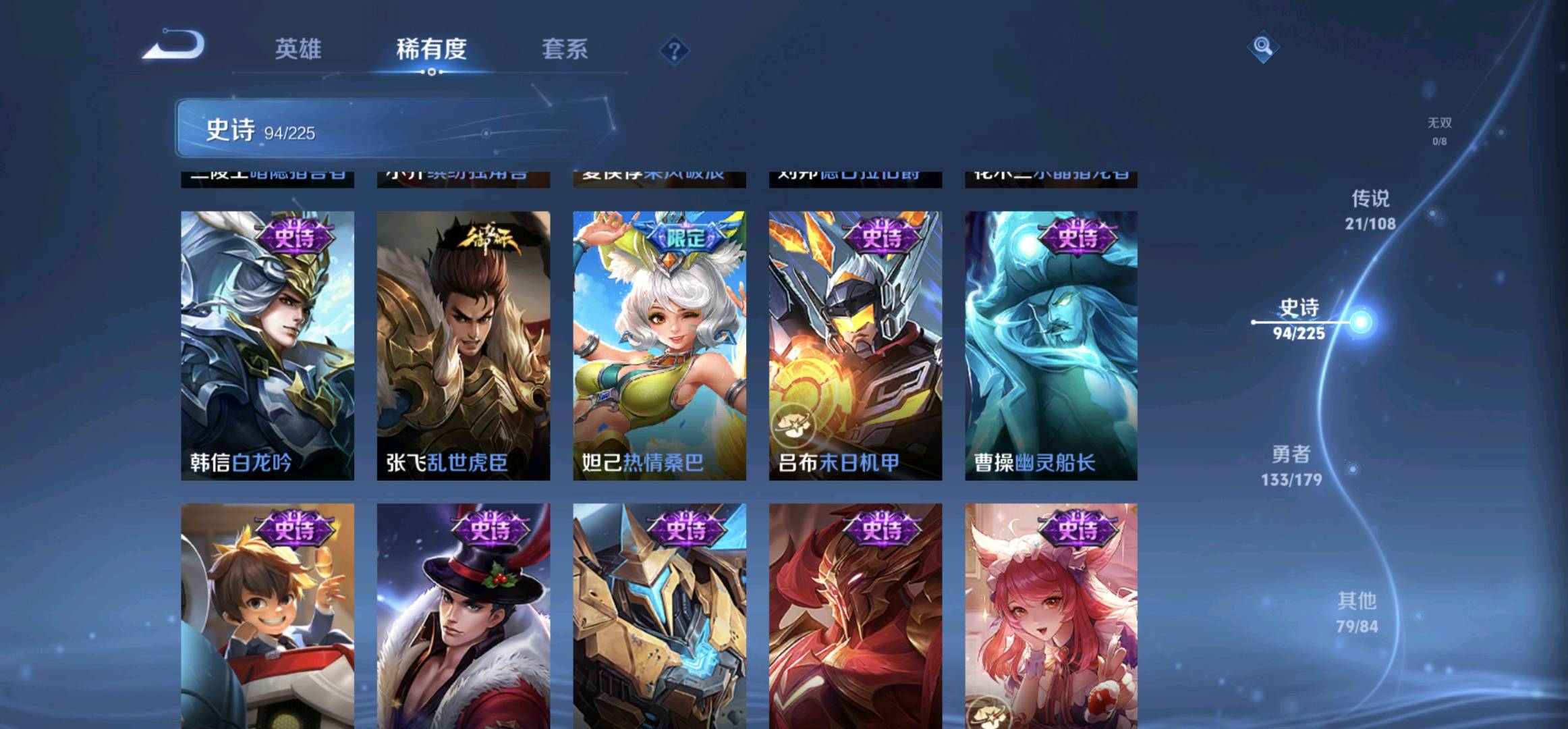1568x729 pixels.
Task: Open the question mark help button
Action: coord(674,50)
